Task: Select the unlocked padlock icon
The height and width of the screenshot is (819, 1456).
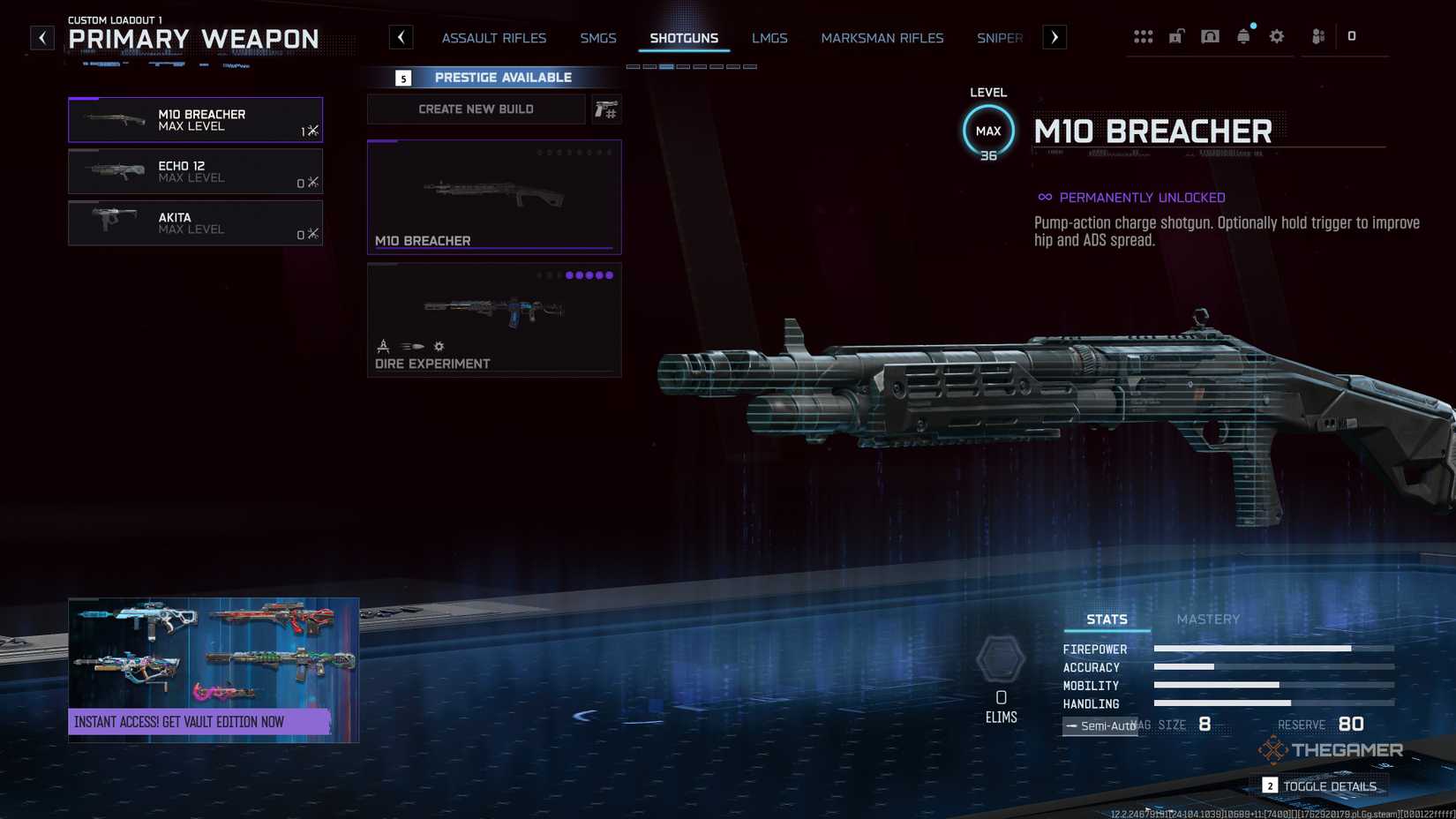Action: pos(1177,36)
